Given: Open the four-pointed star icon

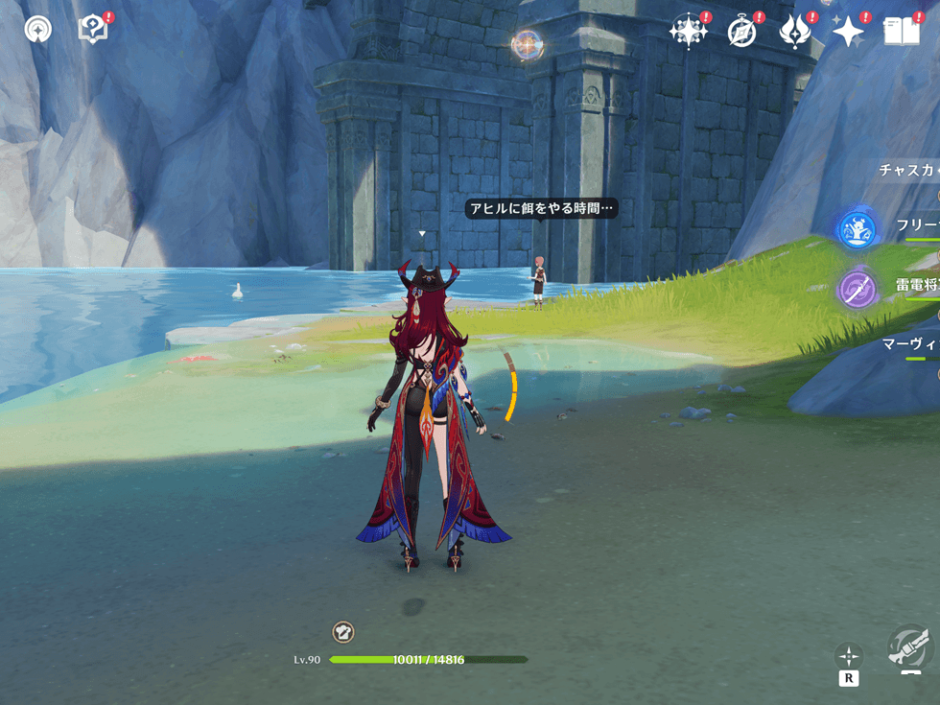Looking at the screenshot, I should [848, 32].
